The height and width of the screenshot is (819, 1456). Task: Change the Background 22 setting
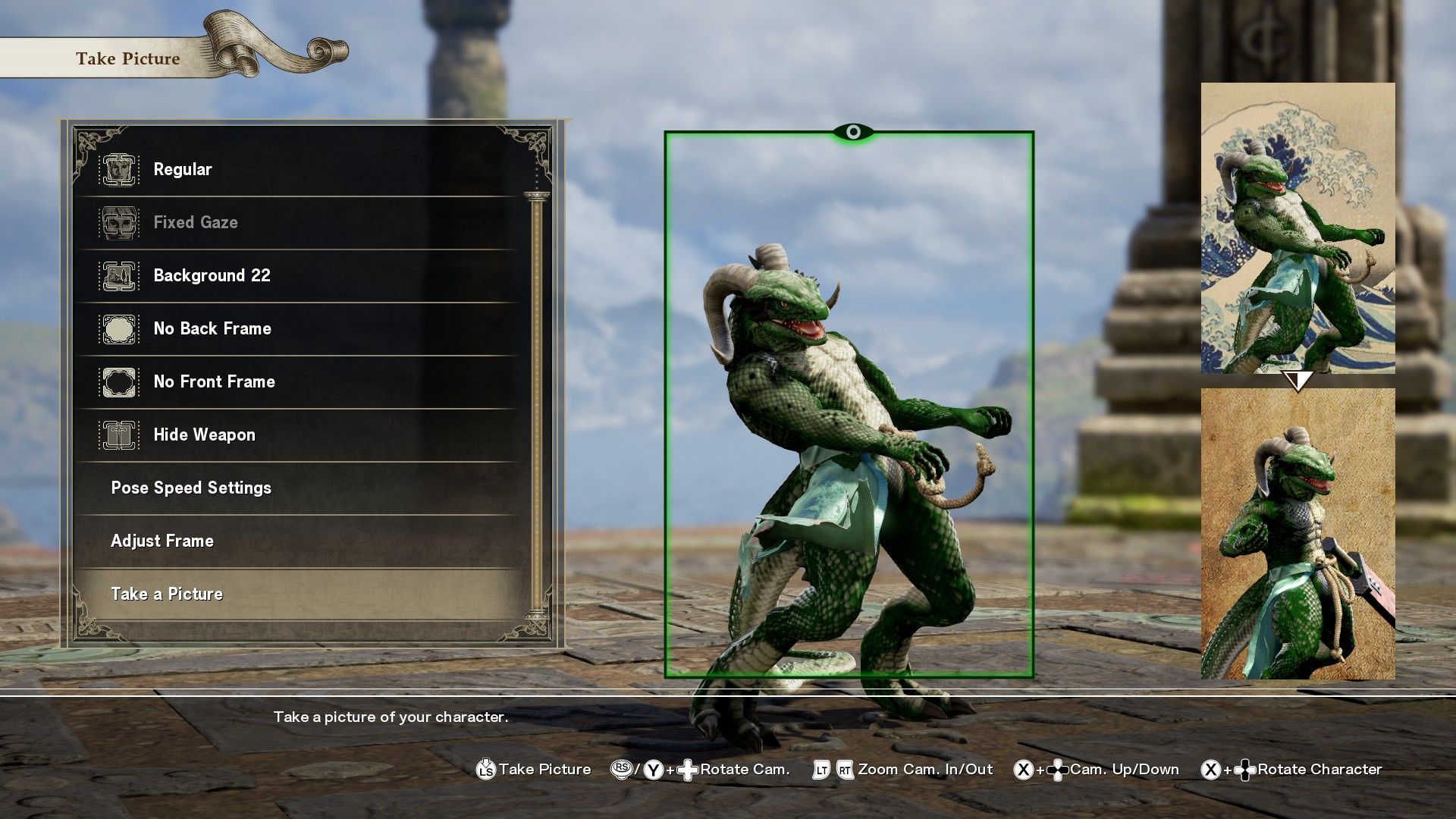[212, 275]
